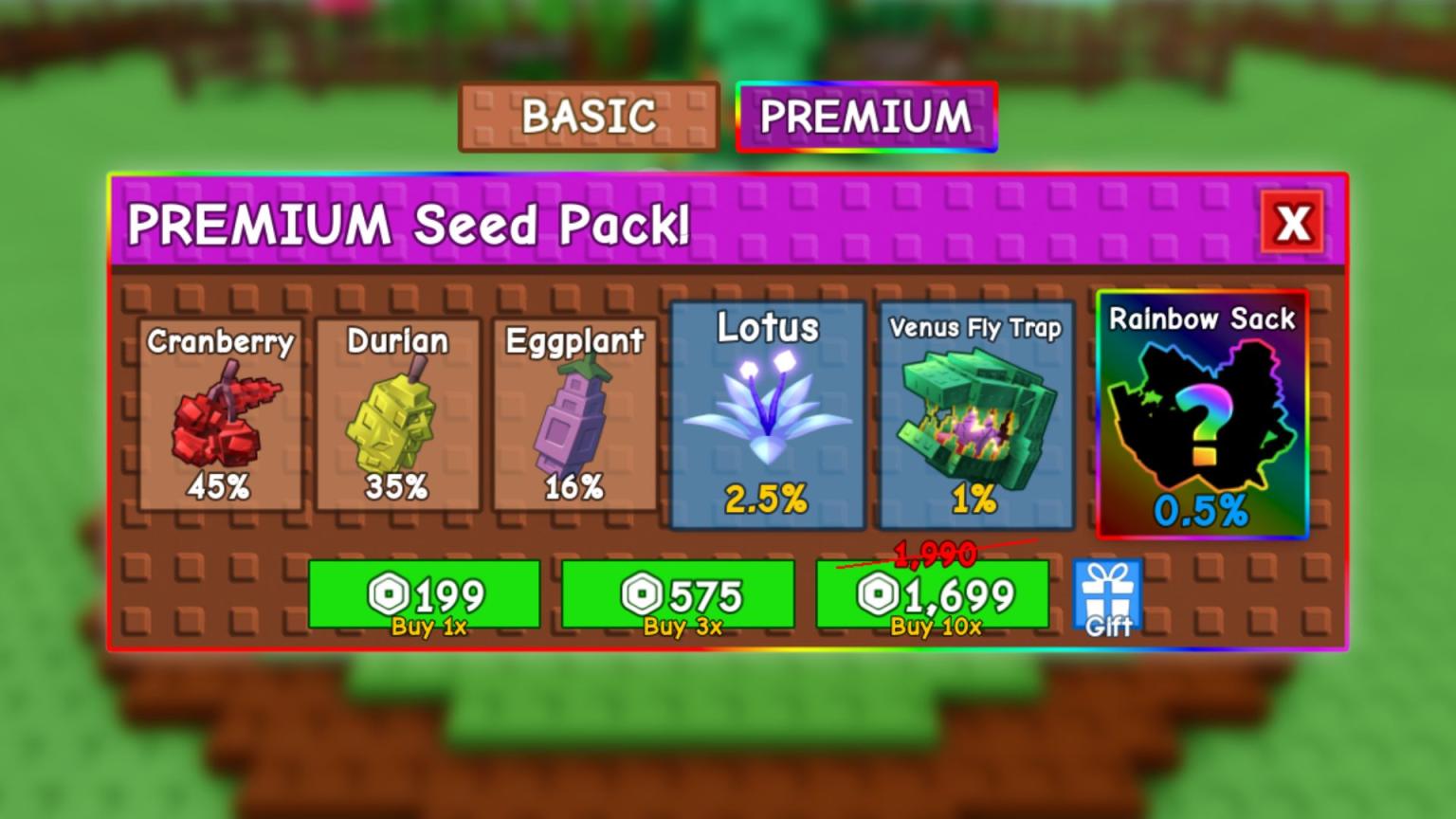Image resolution: width=1456 pixels, height=819 pixels.
Task: Switch to the BASIC tab
Action: pyautogui.click(x=588, y=117)
